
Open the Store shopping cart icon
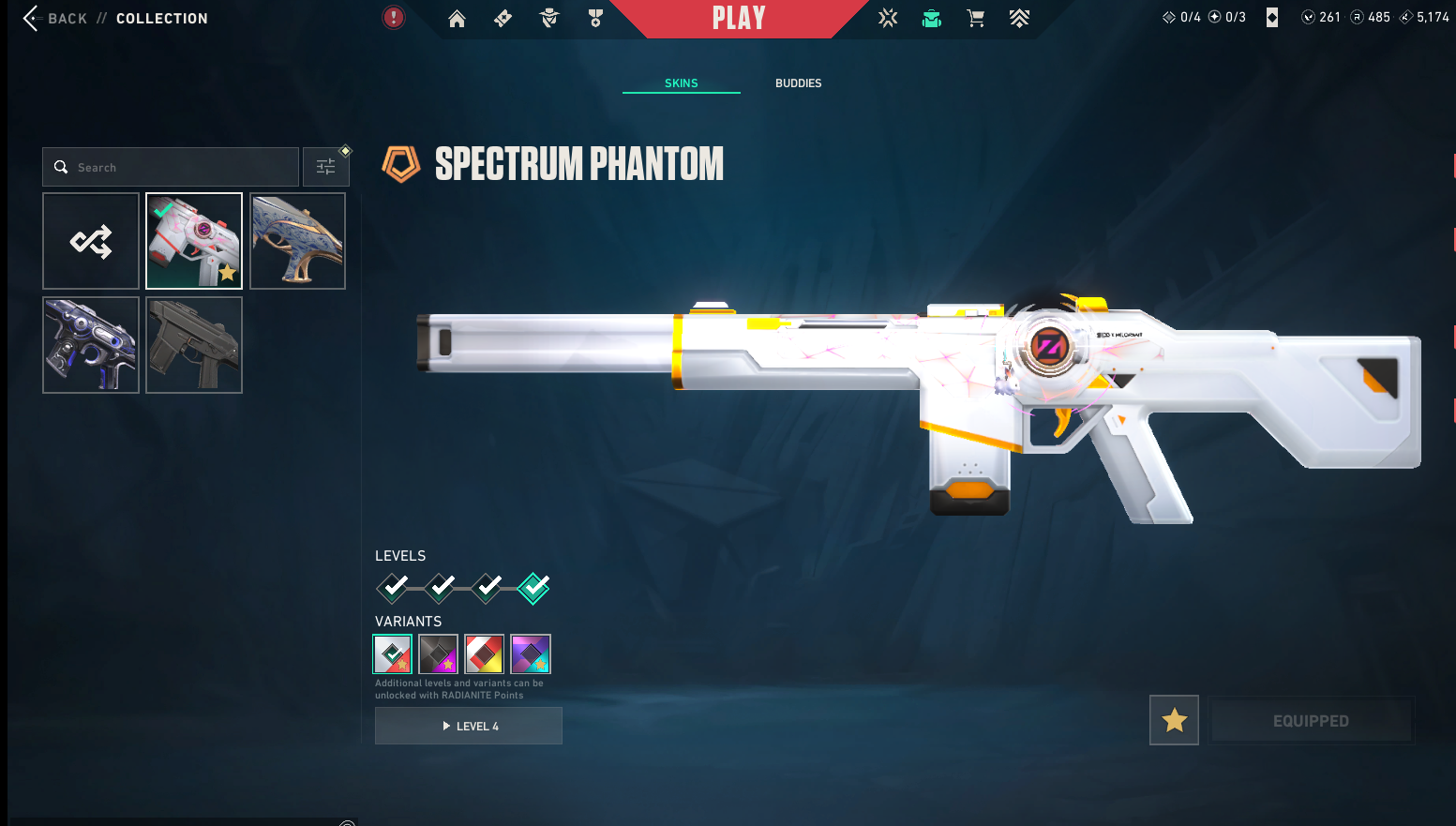tap(975, 18)
